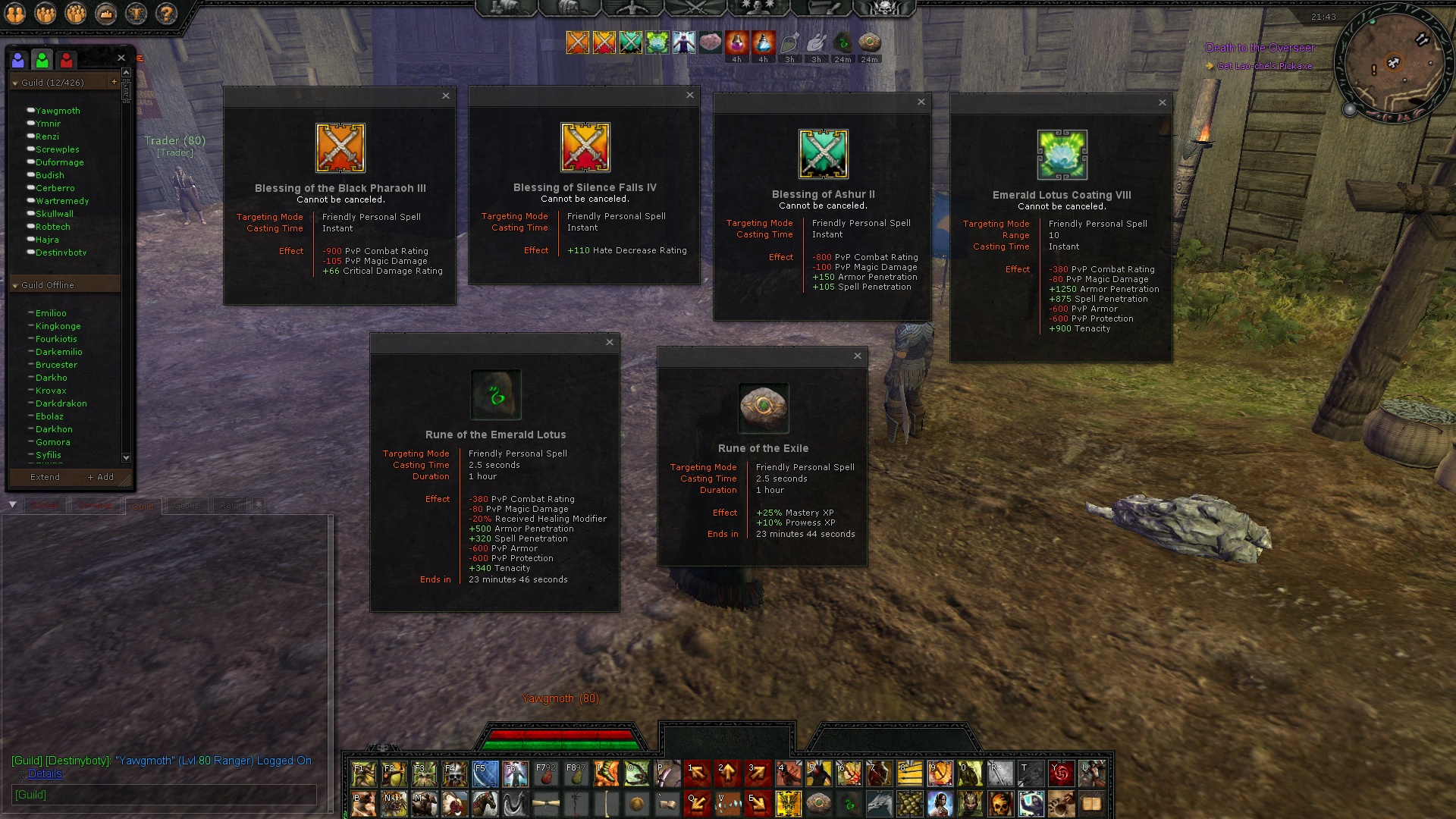Click the Emerald Lotus Coating VIII lotus icon
This screenshot has height=819, width=1456.
click(x=1061, y=155)
